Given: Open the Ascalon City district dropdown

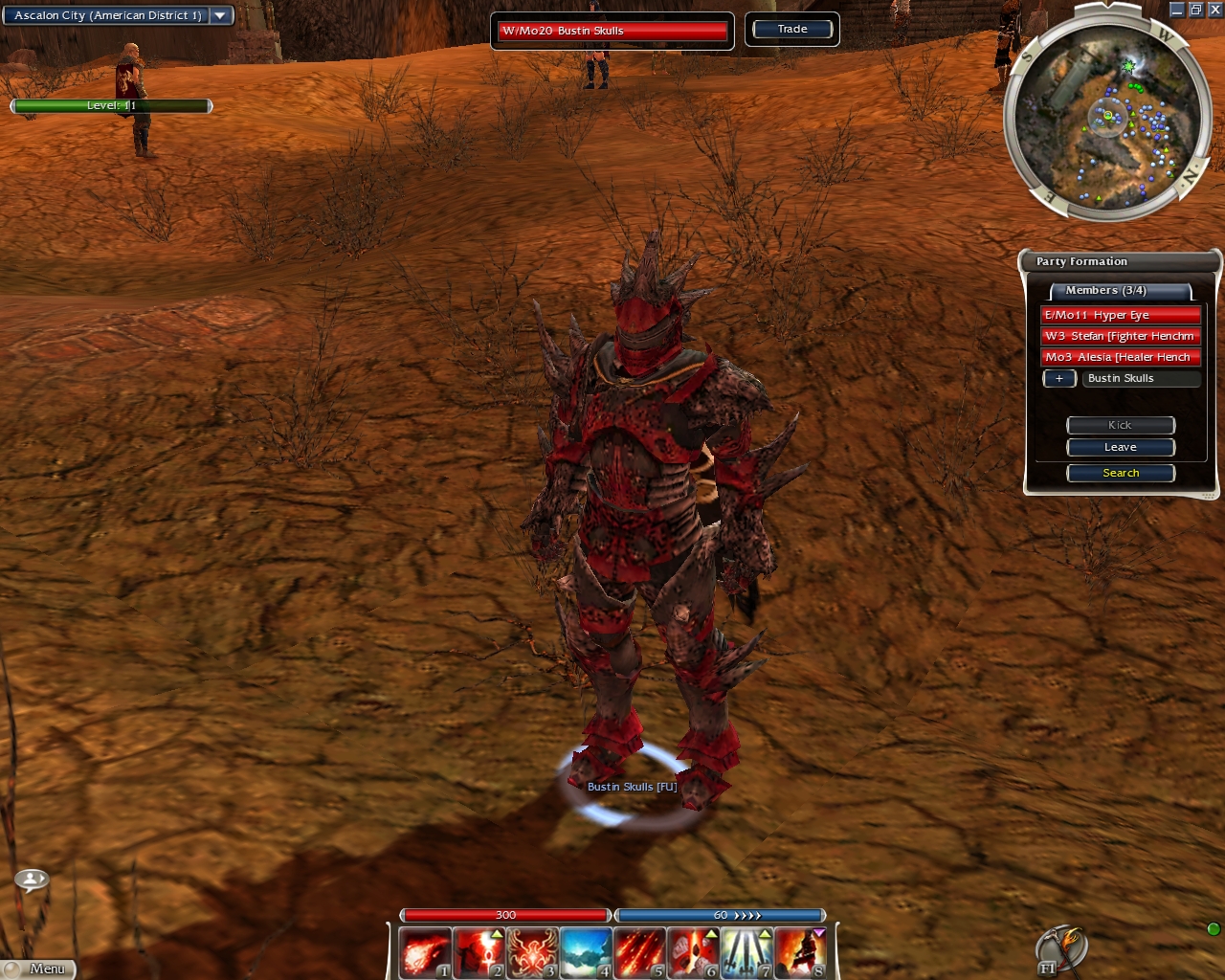Looking at the screenshot, I should 220,15.
